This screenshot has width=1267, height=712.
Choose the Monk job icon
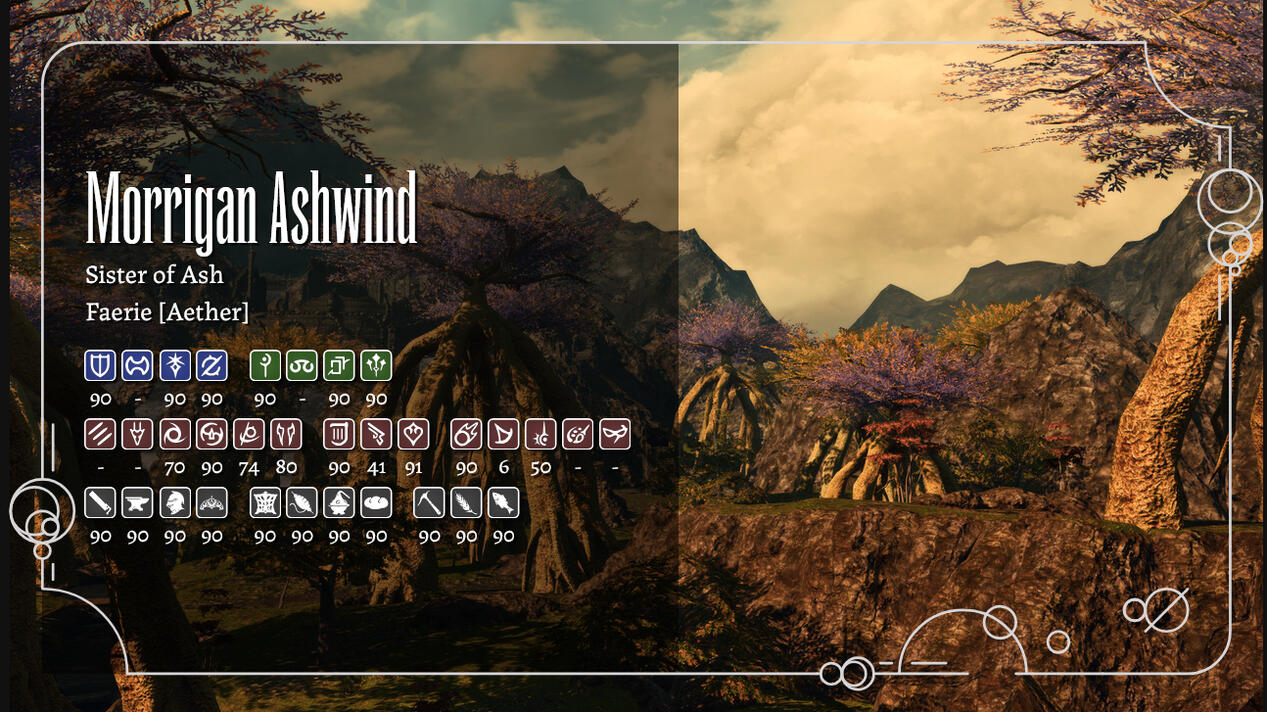100,433
